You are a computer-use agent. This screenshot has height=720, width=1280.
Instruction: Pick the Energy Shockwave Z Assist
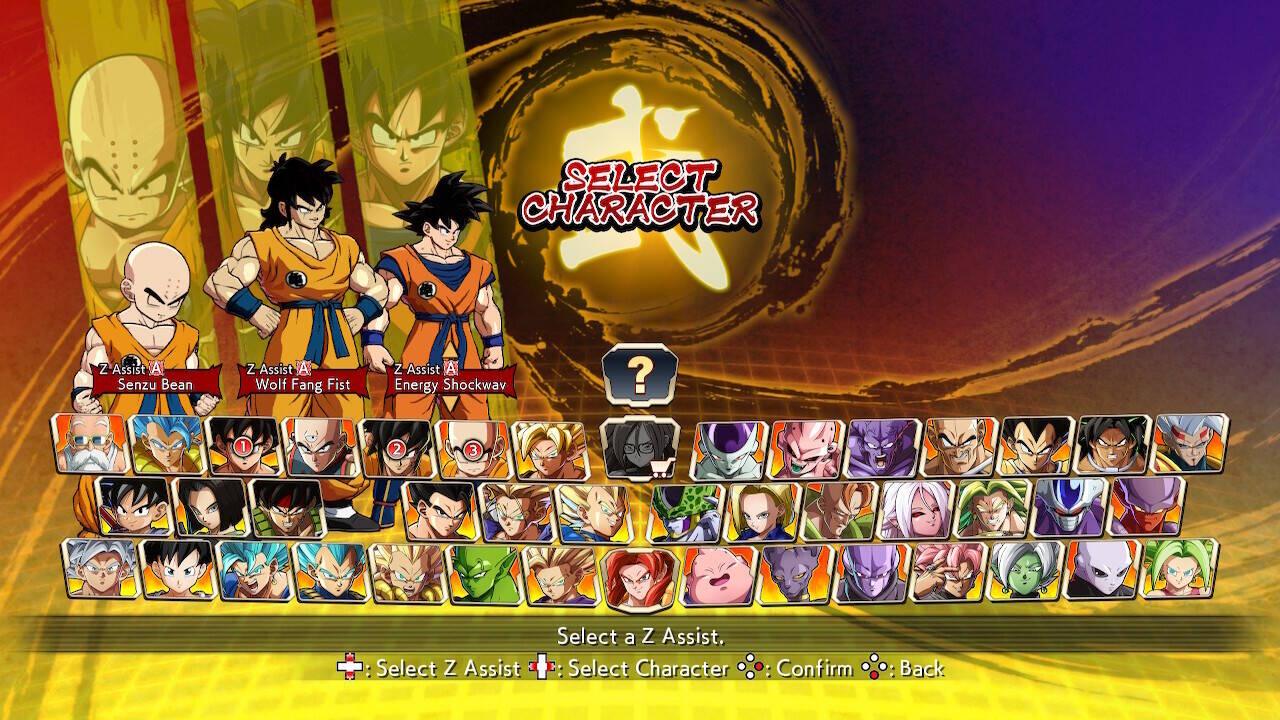coord(450,378)
